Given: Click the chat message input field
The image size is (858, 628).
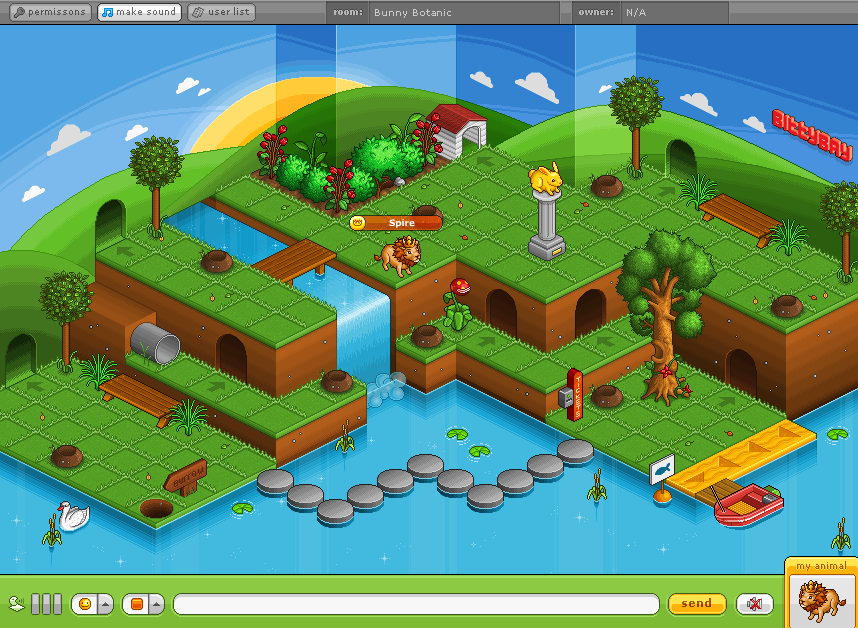Looking at the screenshot, I should [x=416, y=604].
